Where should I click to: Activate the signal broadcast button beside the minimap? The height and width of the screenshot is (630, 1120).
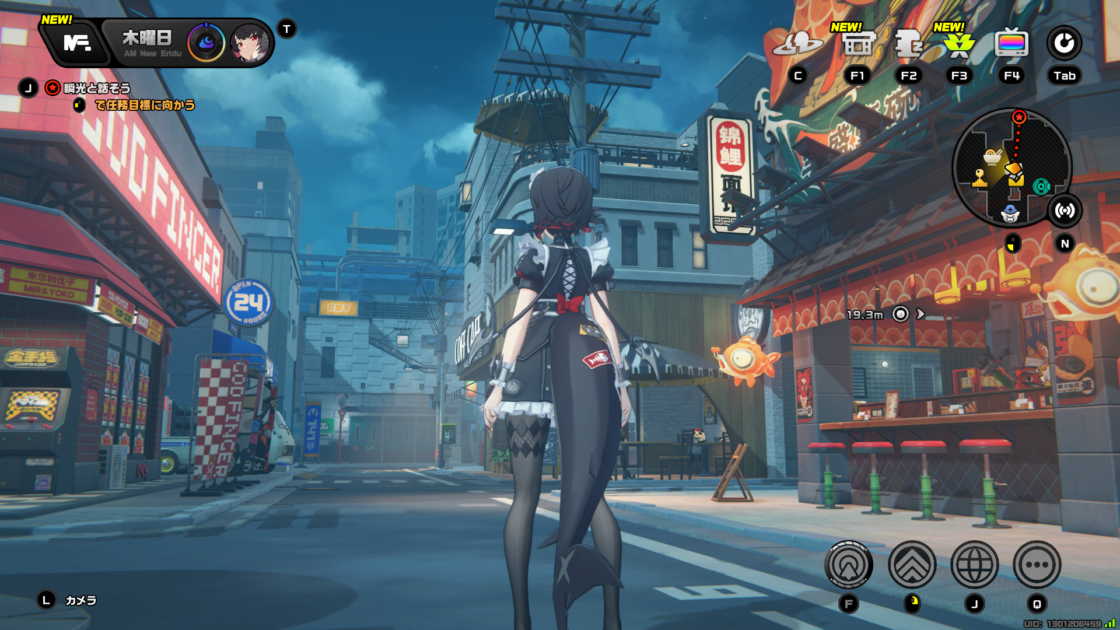(1064, 210)
